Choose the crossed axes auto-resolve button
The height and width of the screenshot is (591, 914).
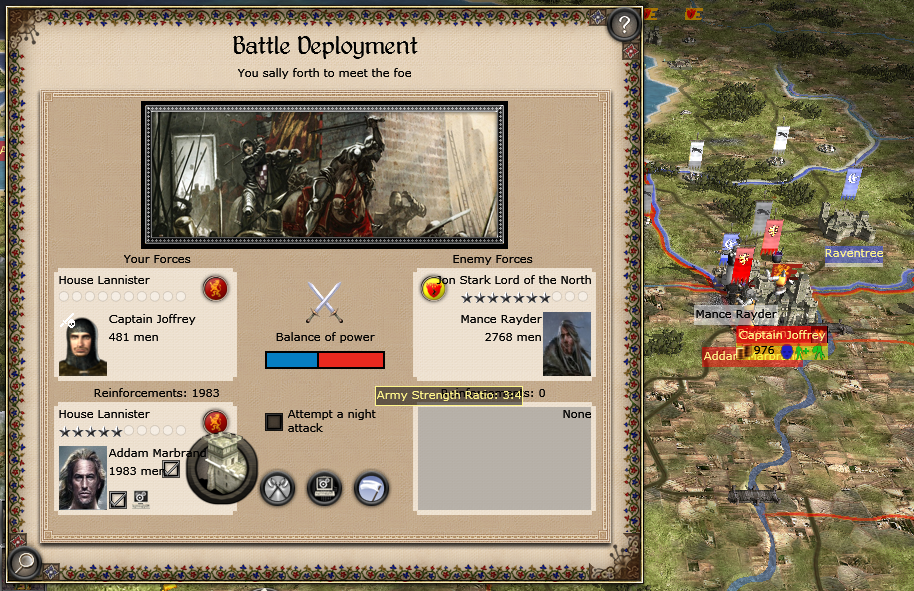[x=277, y=489]
